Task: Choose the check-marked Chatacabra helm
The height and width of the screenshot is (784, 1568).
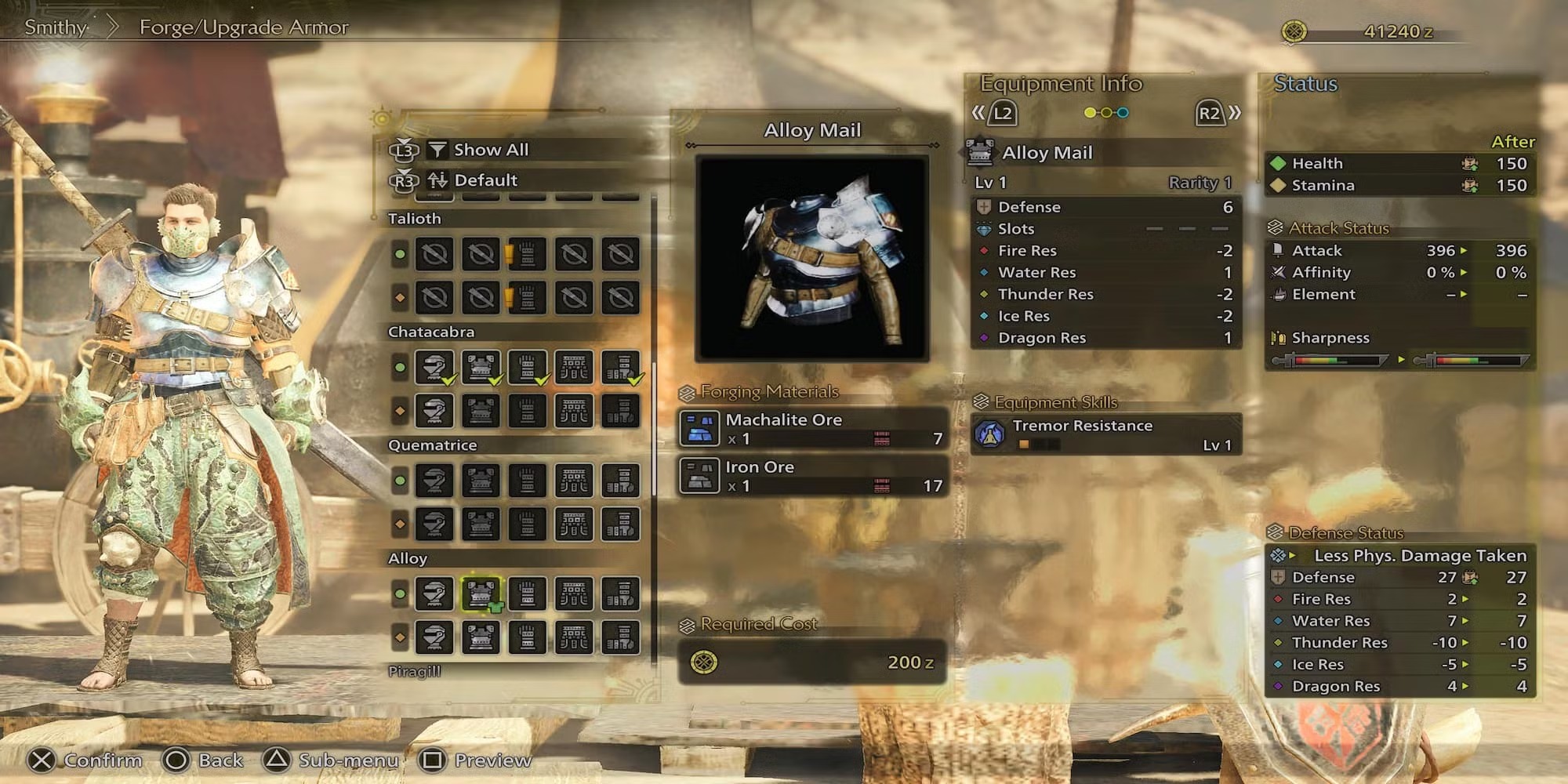Action: [x=434, y=367]
